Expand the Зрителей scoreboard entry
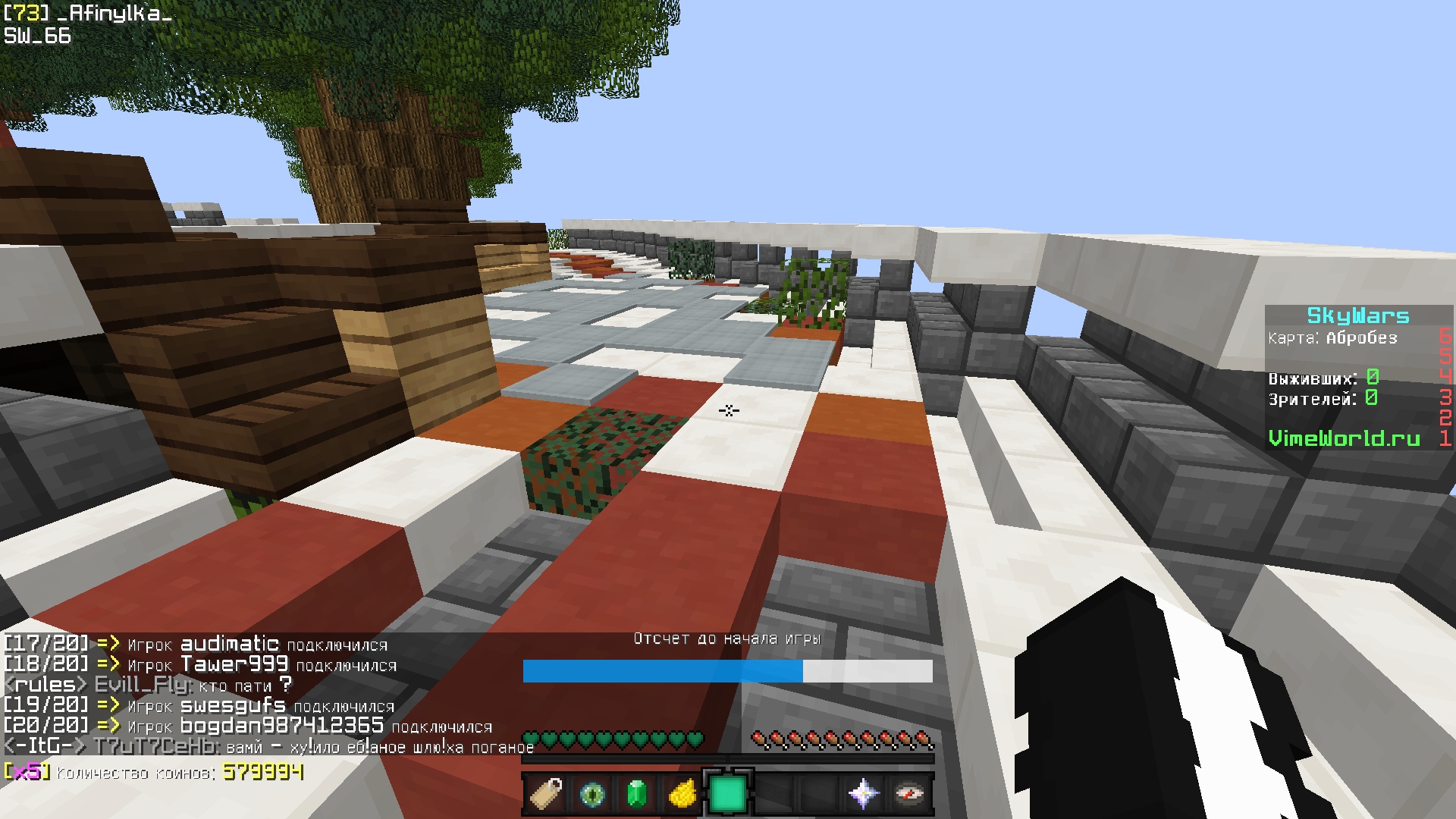This screenshot has height=819, width=1456. (x=1319, y=397)
